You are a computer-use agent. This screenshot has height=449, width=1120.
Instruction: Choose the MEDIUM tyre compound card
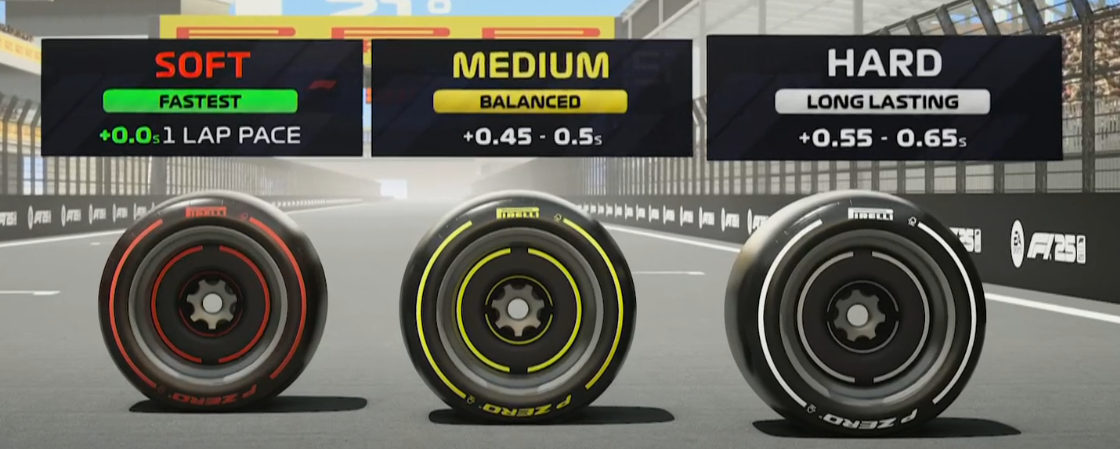pos(531,98)
